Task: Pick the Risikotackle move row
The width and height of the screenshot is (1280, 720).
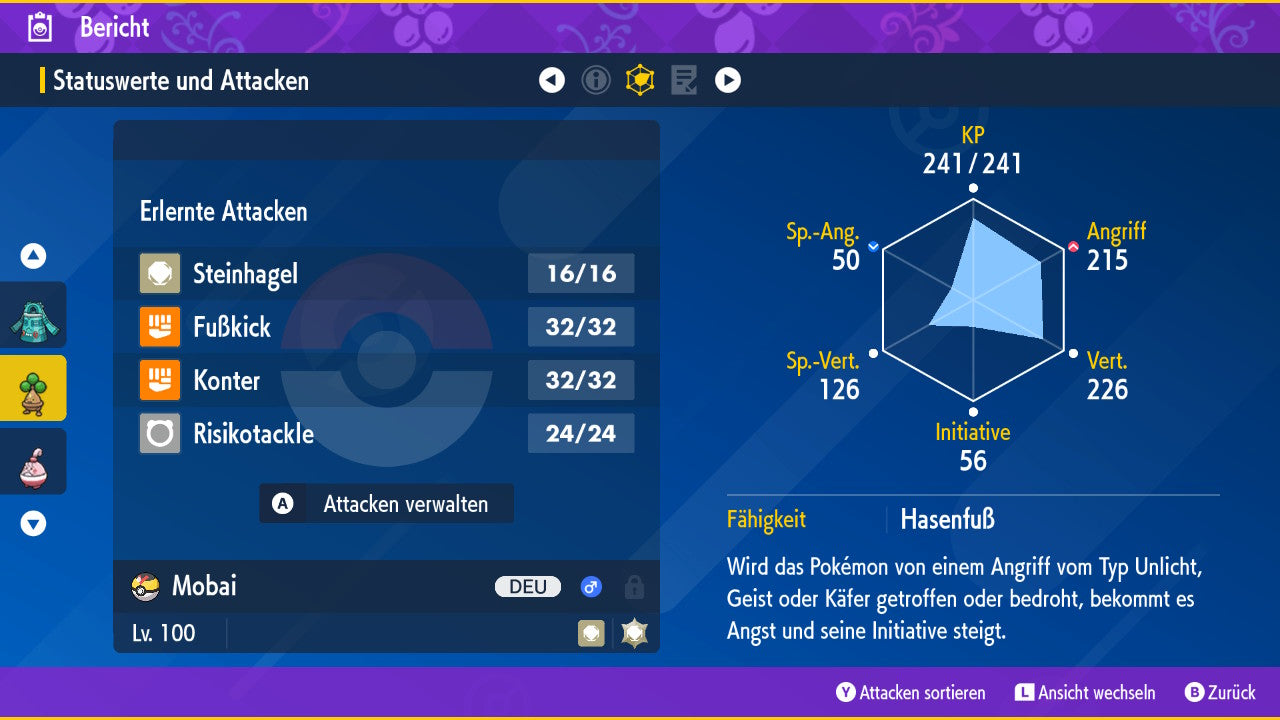Action: [386, 433]
